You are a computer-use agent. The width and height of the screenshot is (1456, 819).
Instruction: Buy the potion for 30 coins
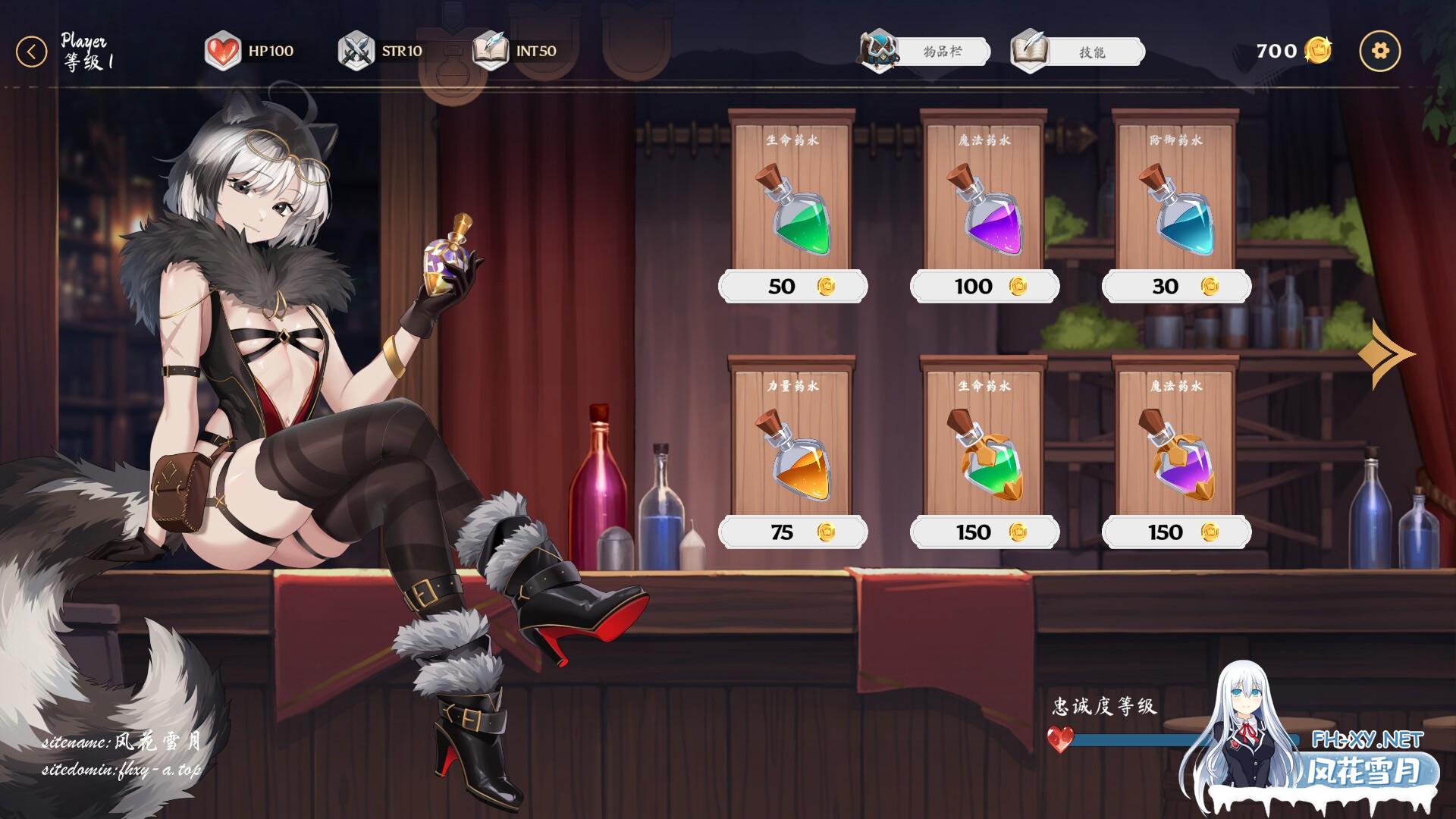click(1176, 287)
